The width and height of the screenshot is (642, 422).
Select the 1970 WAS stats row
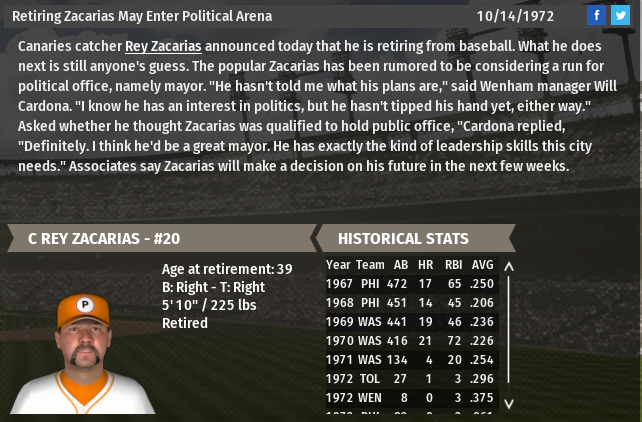[410, 341]
